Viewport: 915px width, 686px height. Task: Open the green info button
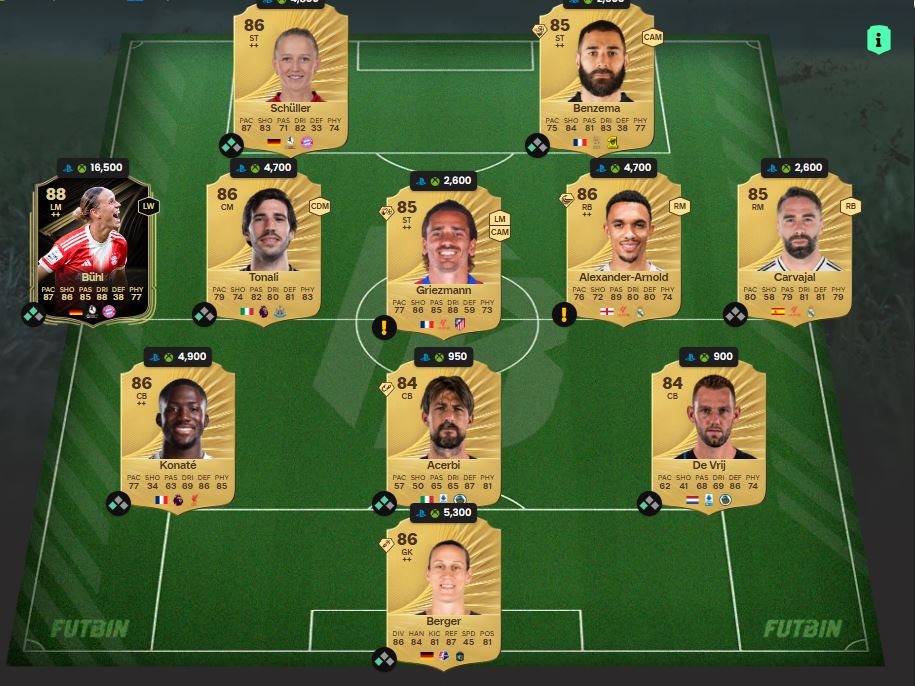click(878, 40)
